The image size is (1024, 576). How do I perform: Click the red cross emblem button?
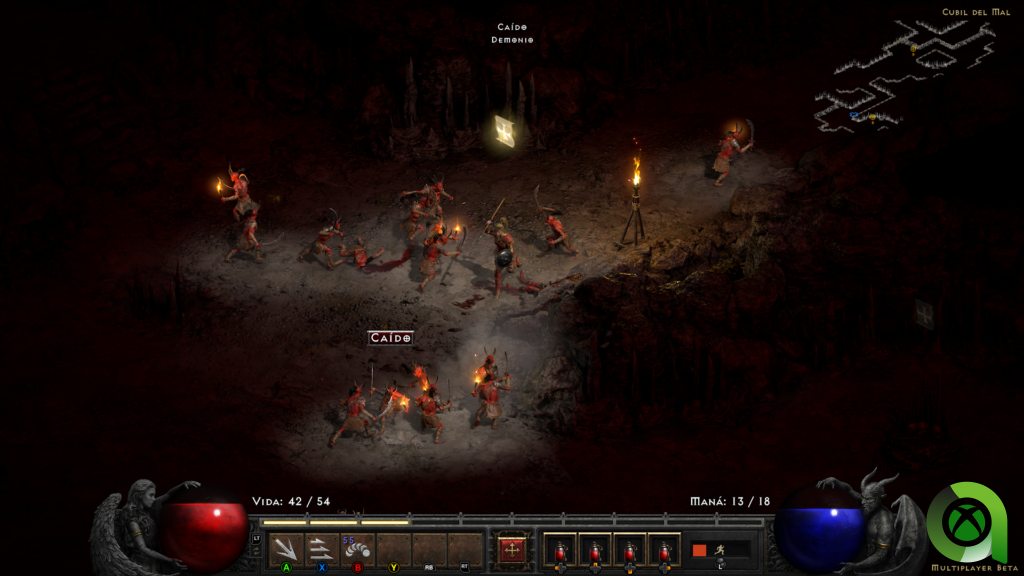(x=512, y=549)
